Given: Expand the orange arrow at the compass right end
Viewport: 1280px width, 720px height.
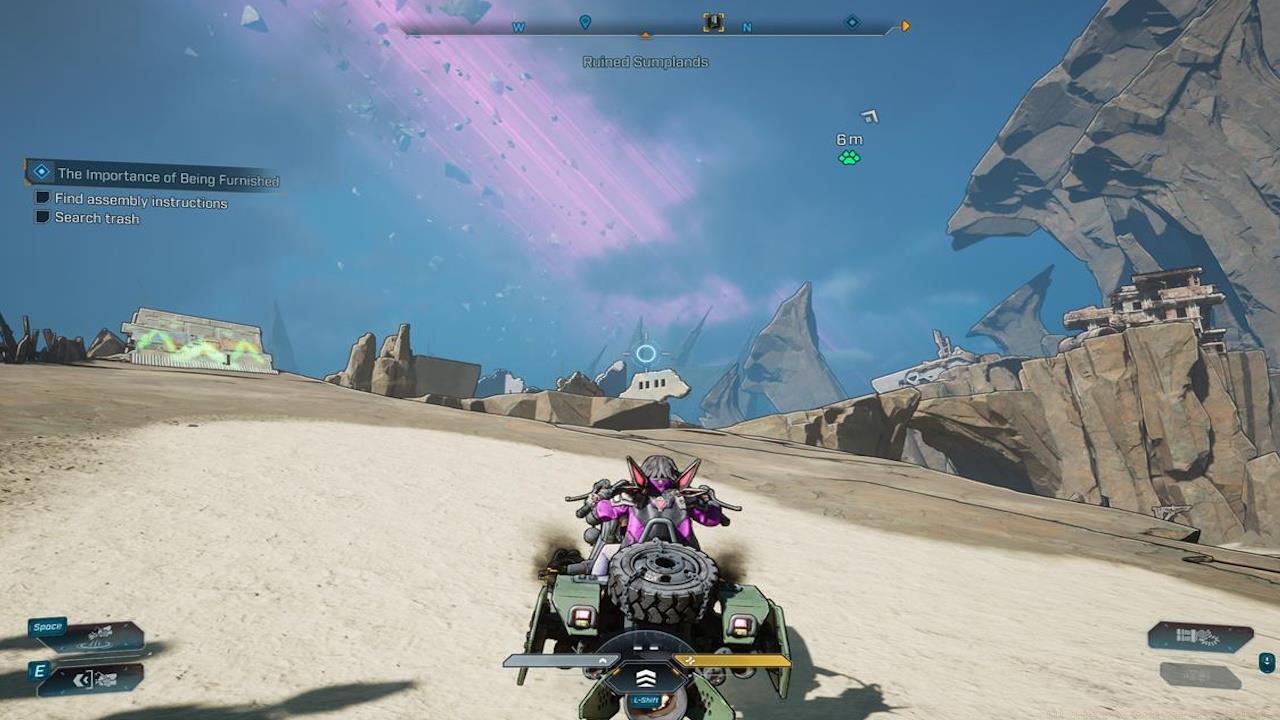Looking at the screenshot, I should 905,26.
